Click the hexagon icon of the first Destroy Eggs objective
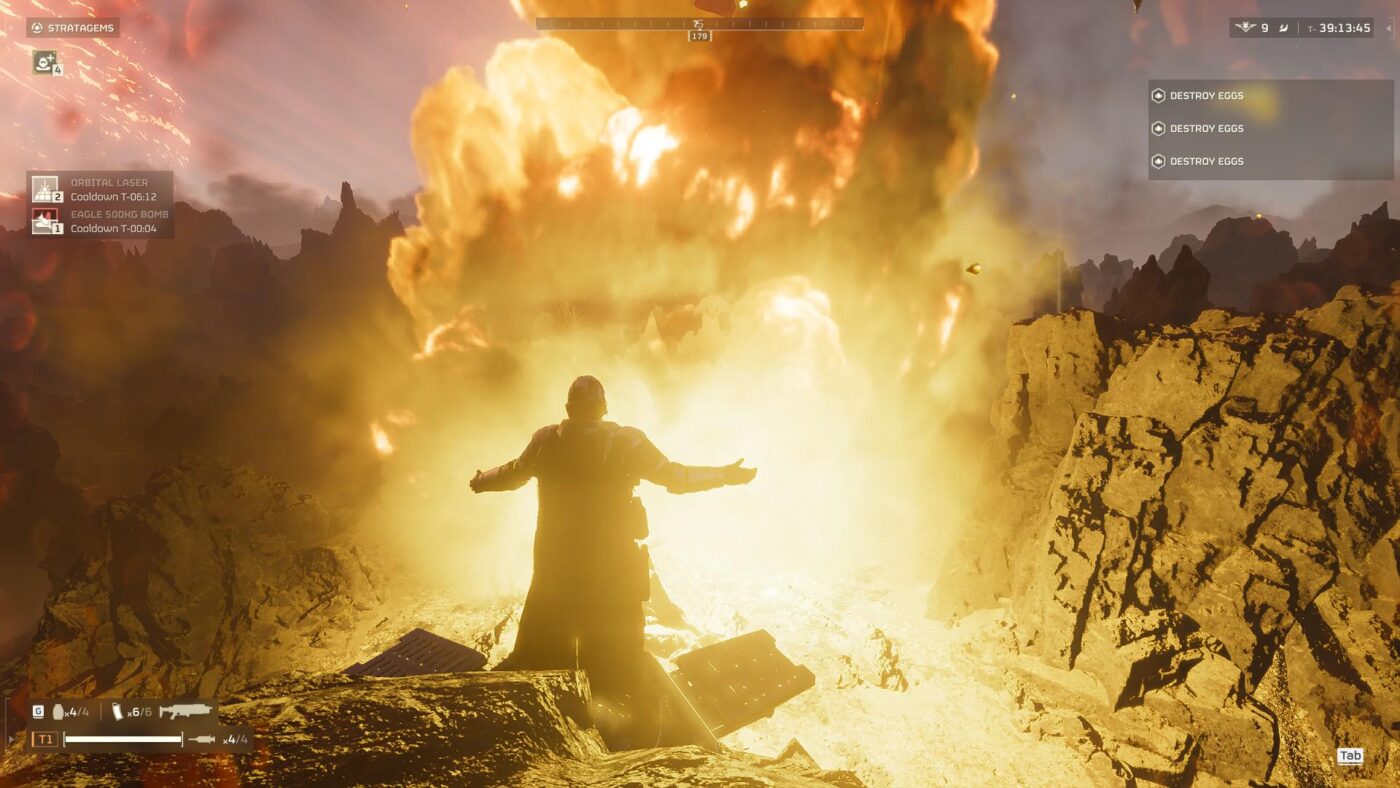 point(1161,95)
